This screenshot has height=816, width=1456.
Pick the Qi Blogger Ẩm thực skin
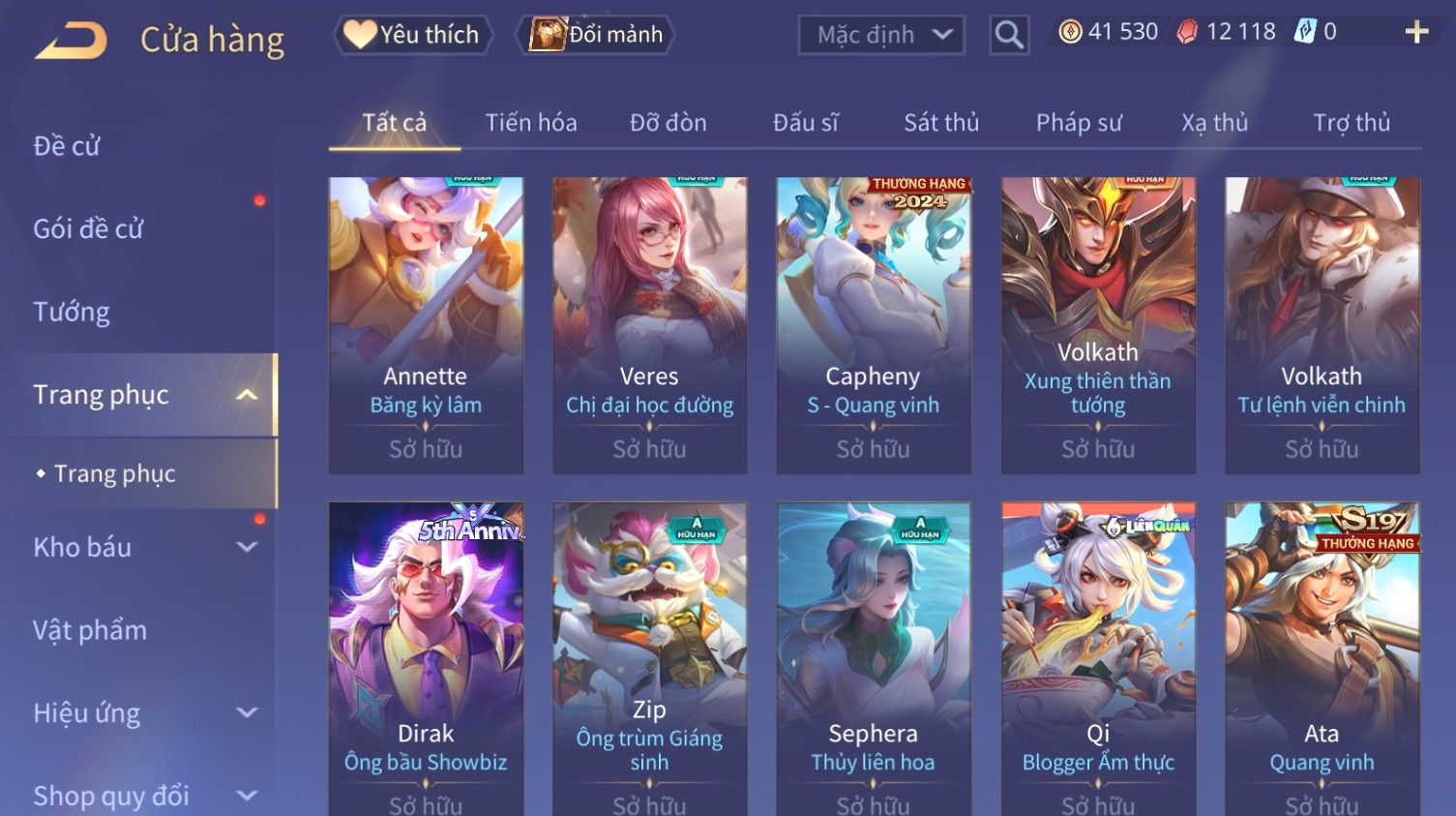pos(1098,658)
